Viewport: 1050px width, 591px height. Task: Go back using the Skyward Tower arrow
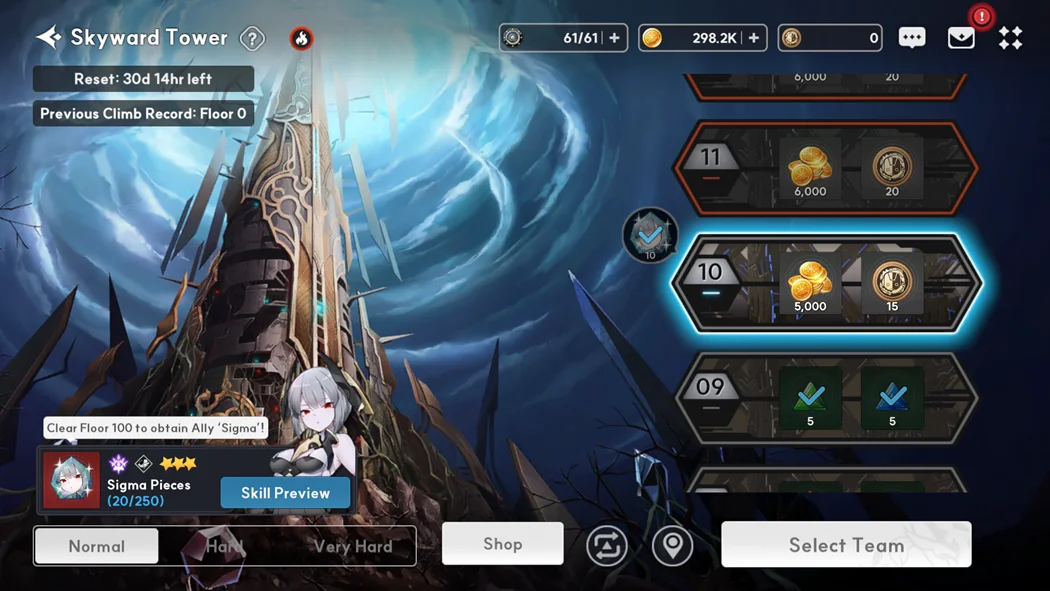tap(48, 38)
